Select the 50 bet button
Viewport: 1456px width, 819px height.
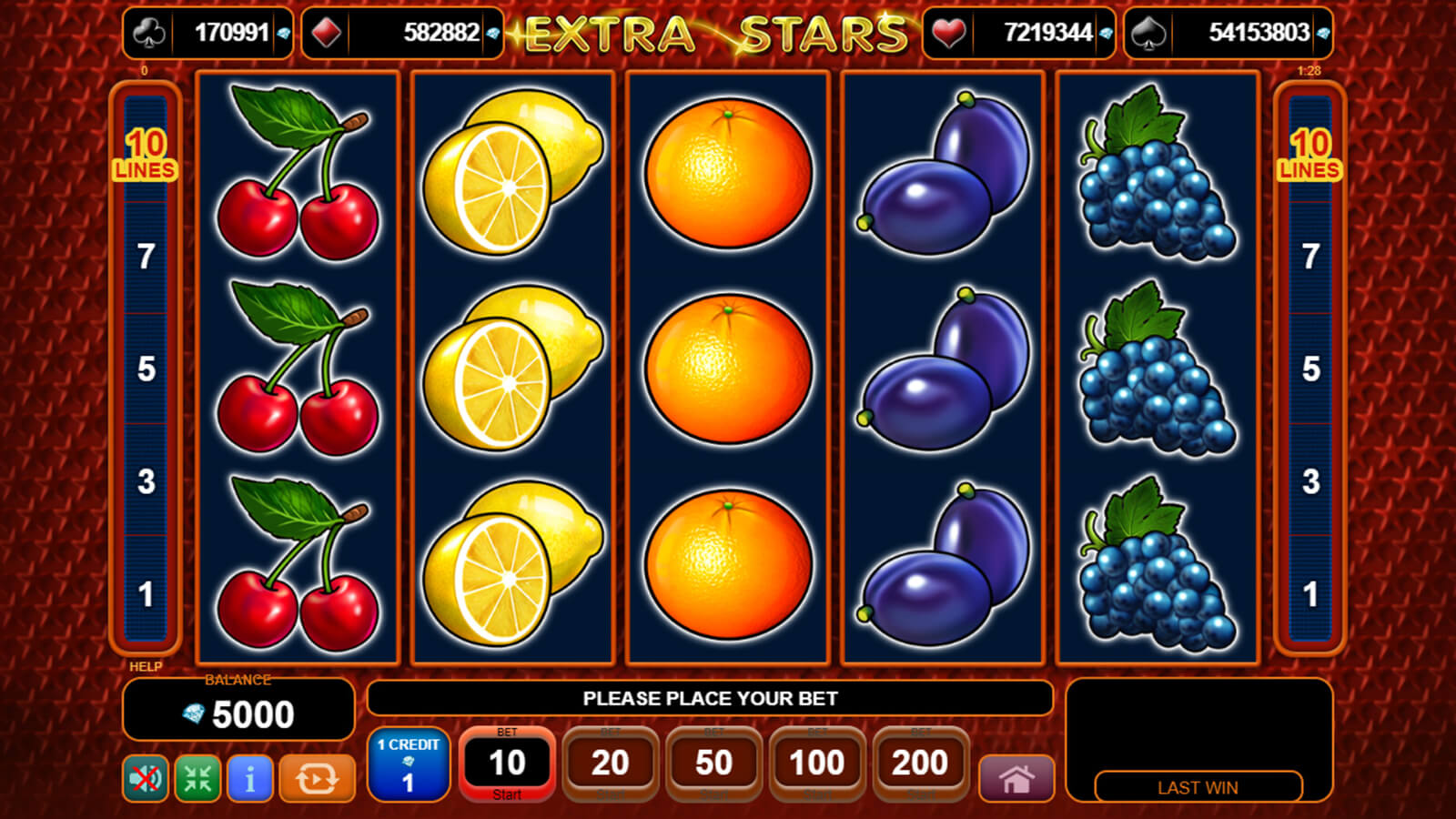713,763
